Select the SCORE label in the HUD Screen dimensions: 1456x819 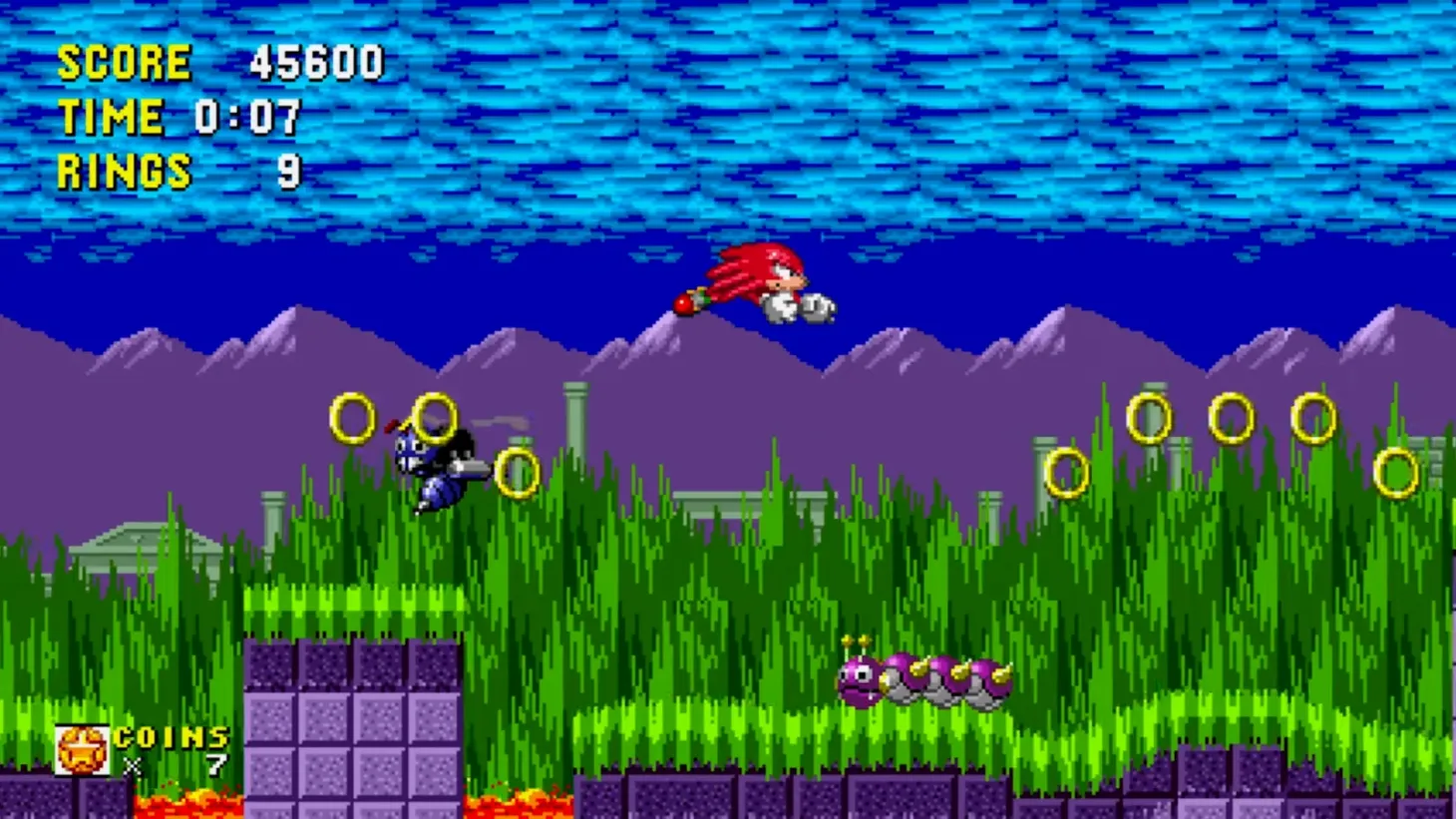(x=122, y=62)
